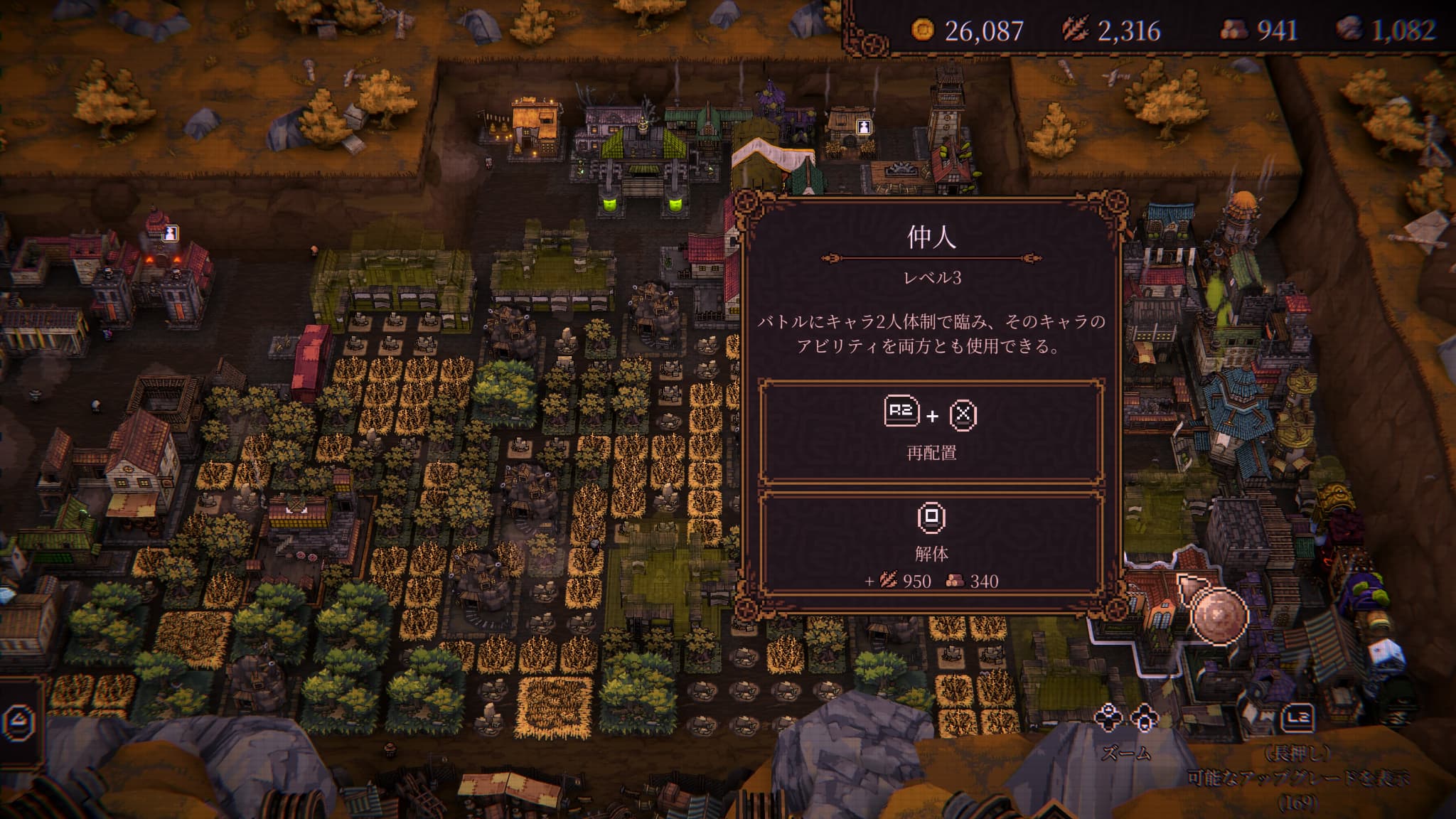Choose 再配置 to relocate the building
The height and width of the screenshot is (819, 1456).
click(931, 432)
